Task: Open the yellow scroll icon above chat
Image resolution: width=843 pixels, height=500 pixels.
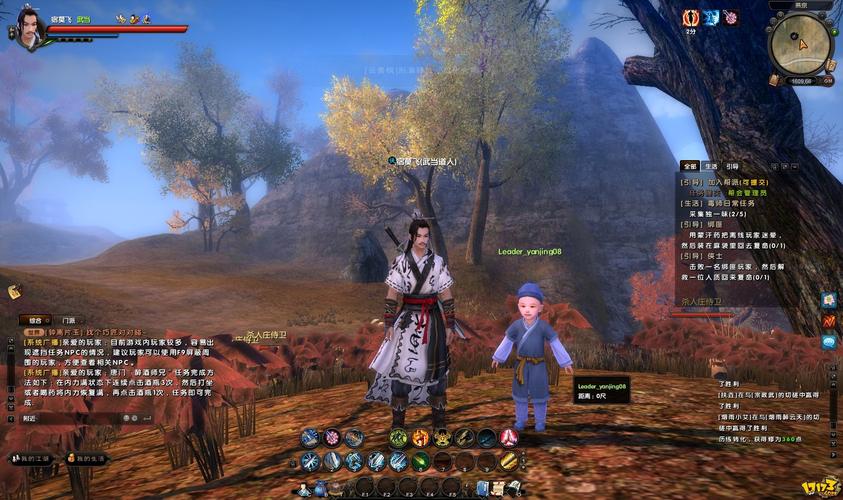Action: [x=15, y=291]
